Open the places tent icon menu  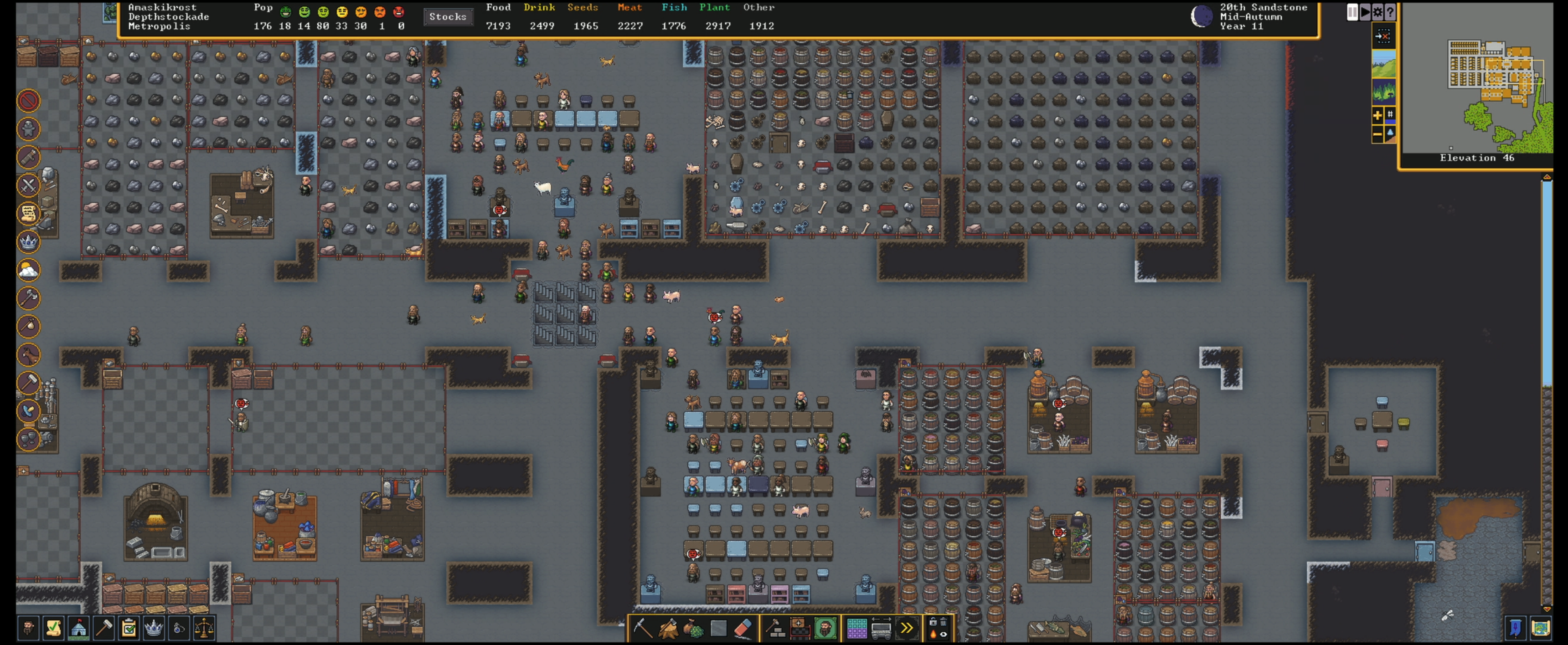click(78, 627)
